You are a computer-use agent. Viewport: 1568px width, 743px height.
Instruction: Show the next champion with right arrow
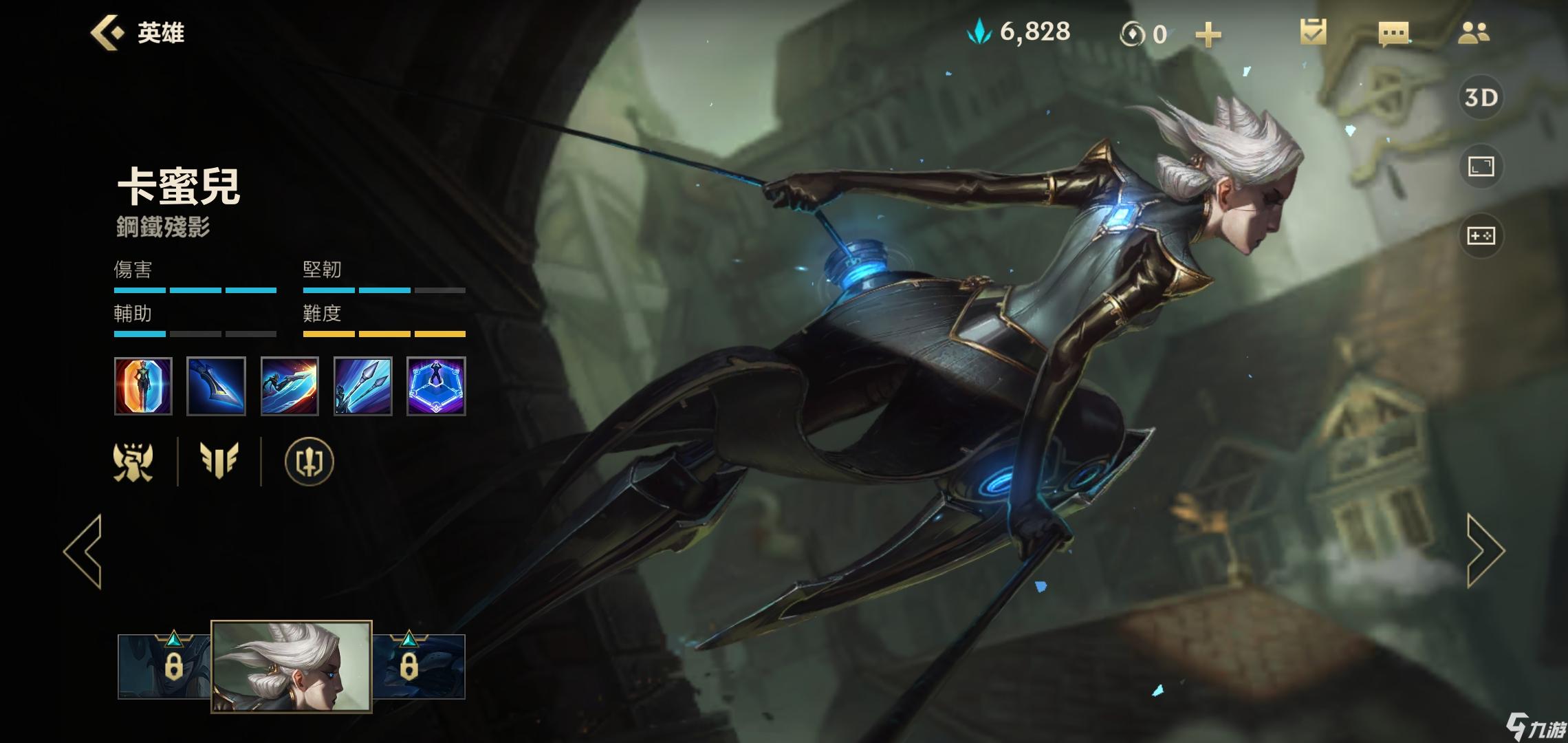[1485, 551]
